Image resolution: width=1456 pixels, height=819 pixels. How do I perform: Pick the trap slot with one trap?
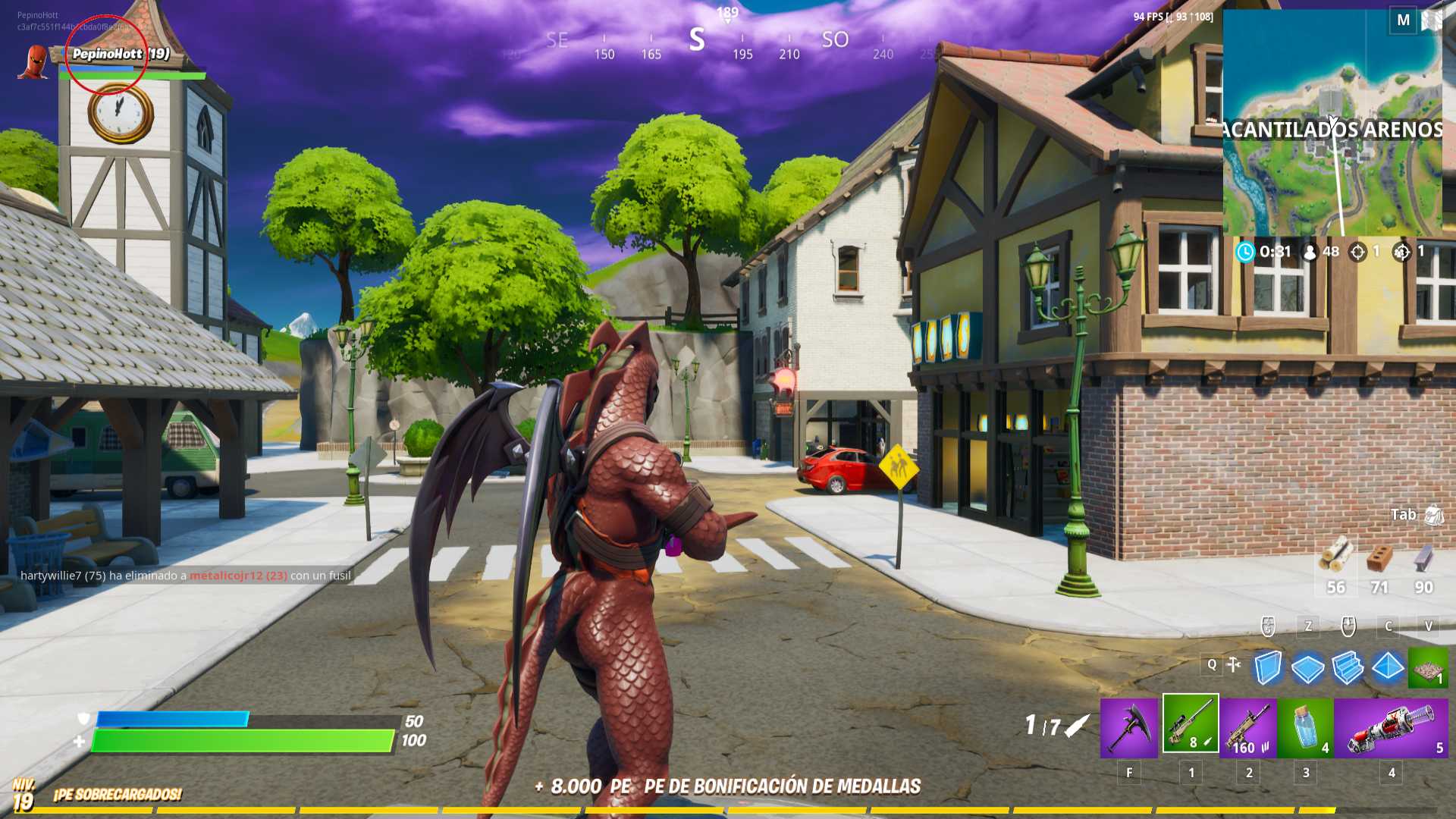click(x=1427, y=668)
